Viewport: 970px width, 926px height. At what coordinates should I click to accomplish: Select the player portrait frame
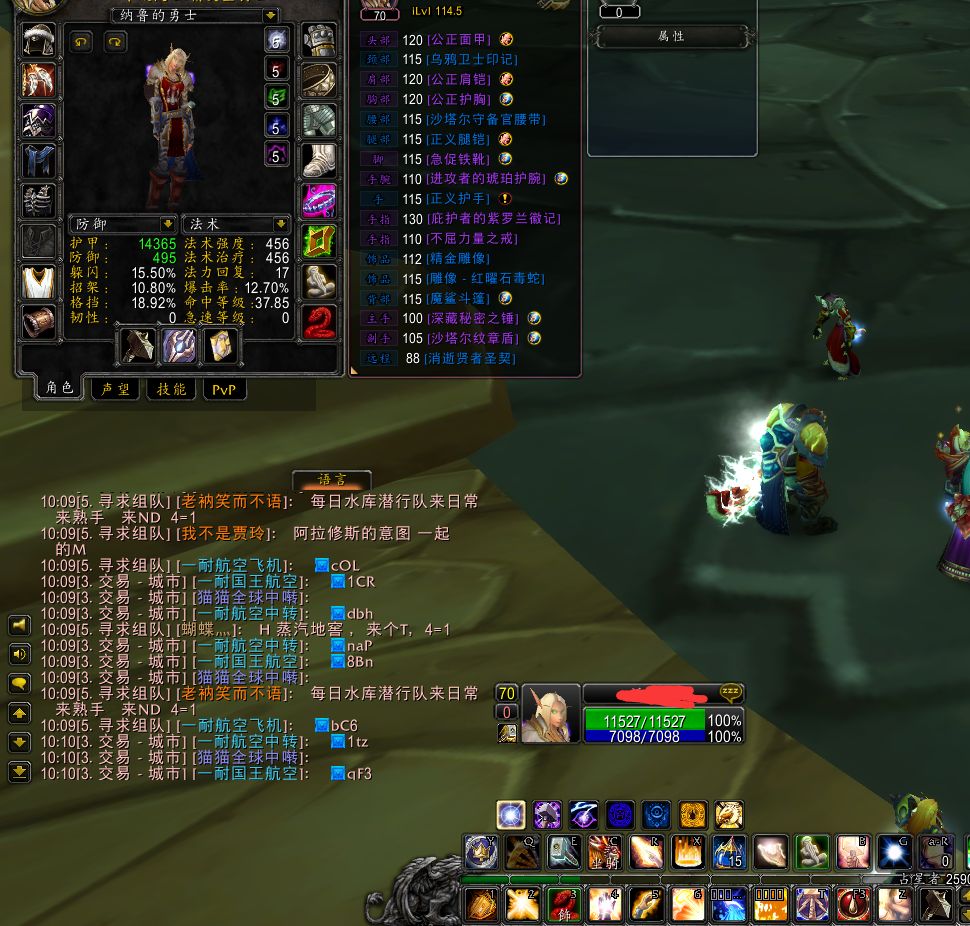click(549, 714)
